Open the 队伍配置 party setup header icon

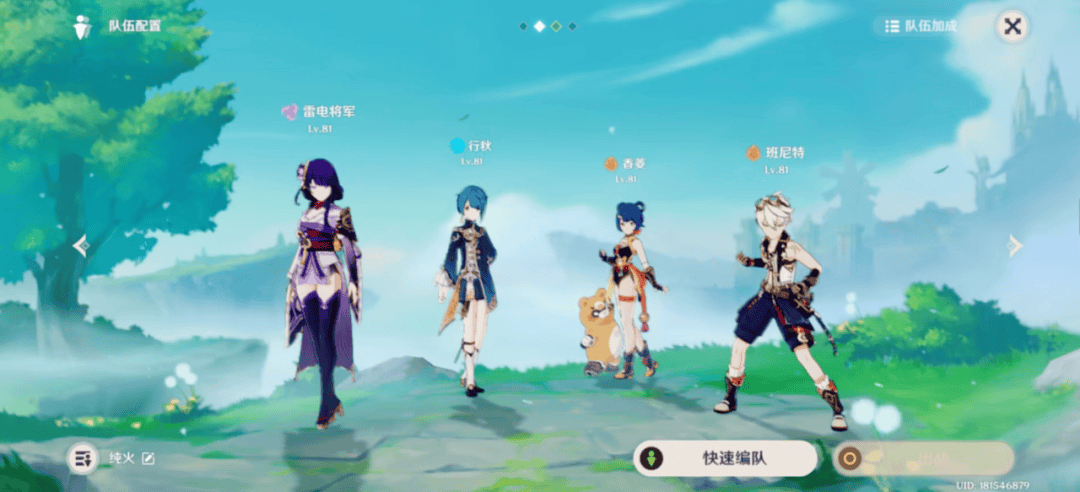[x=83, y=26]
